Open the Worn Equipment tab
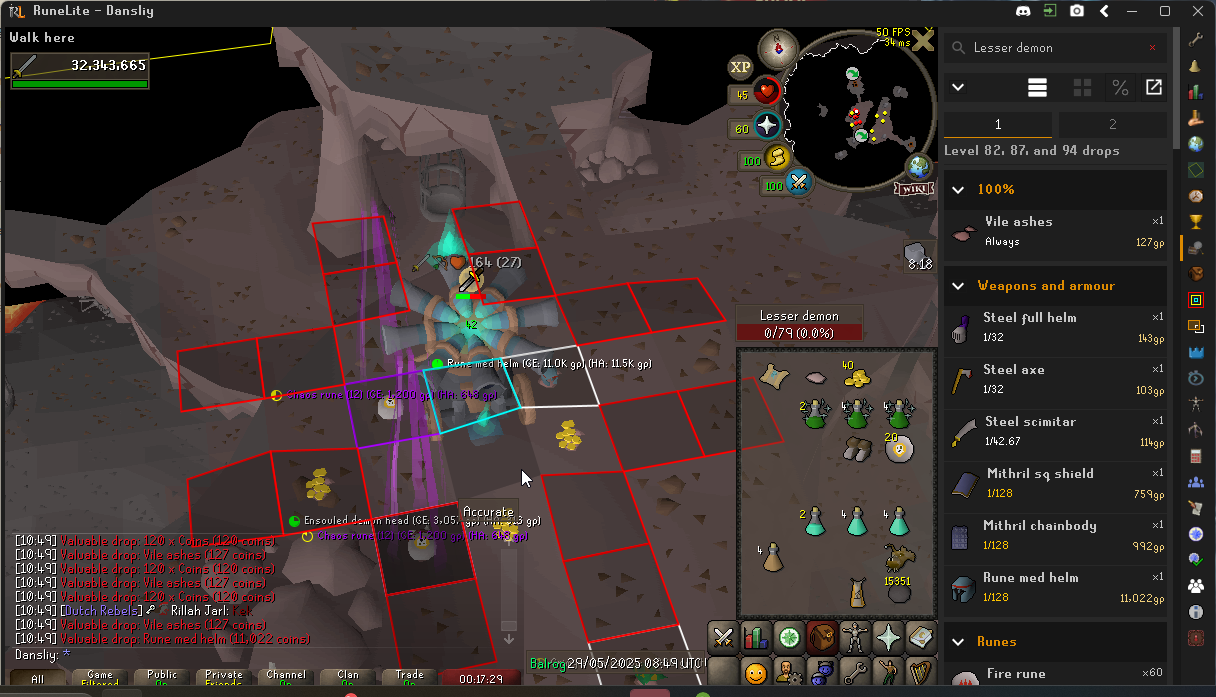 [x=854, y=636]
